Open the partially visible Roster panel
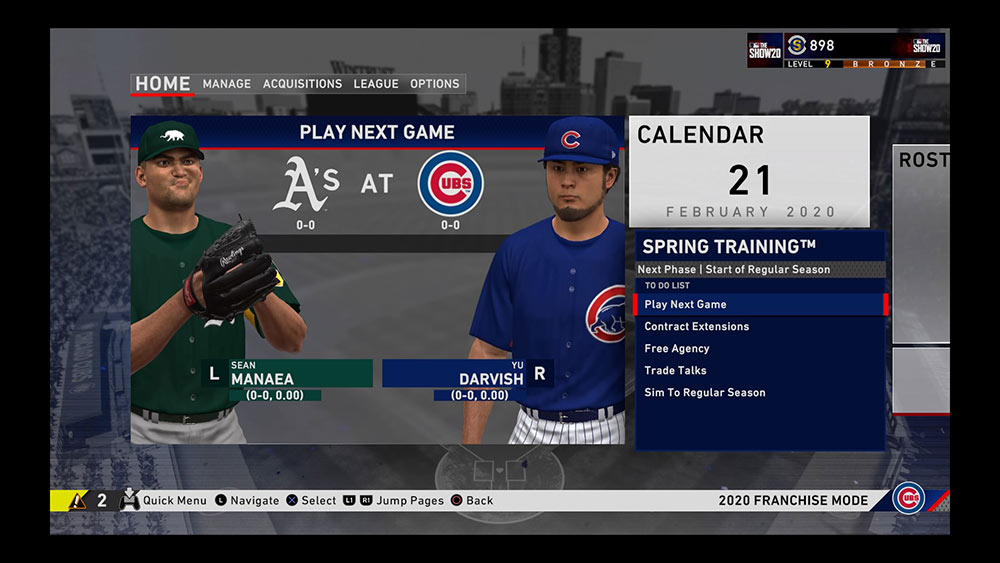 [x=921, y=244]
